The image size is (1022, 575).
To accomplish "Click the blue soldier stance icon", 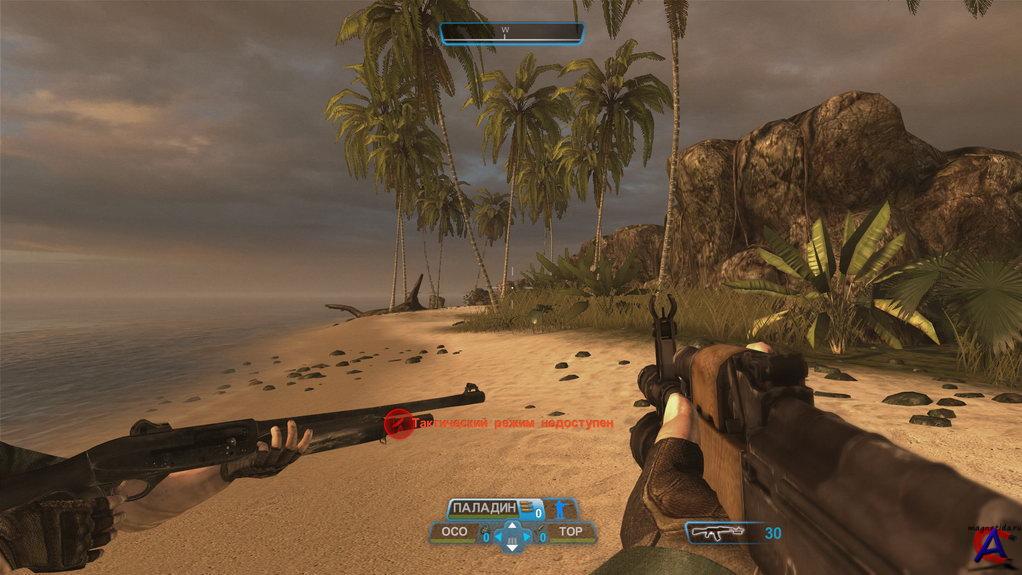I will coord(557,510).
